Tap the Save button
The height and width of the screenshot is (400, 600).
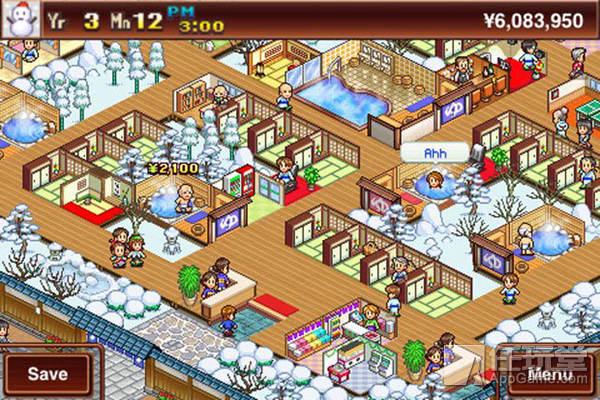click(x=47, y=374)
